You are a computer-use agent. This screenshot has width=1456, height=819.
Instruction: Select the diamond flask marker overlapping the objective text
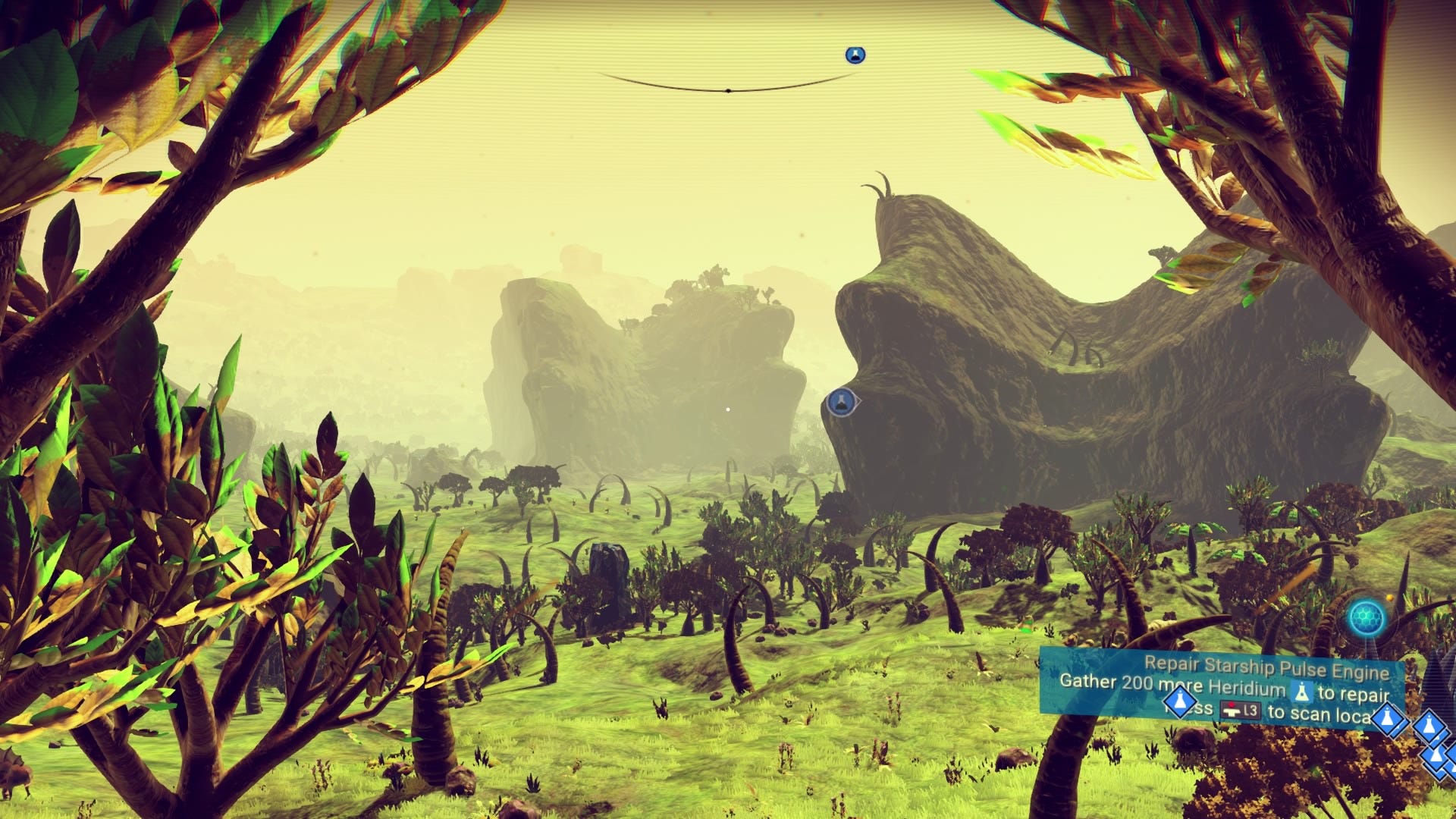pos(1179,702)
